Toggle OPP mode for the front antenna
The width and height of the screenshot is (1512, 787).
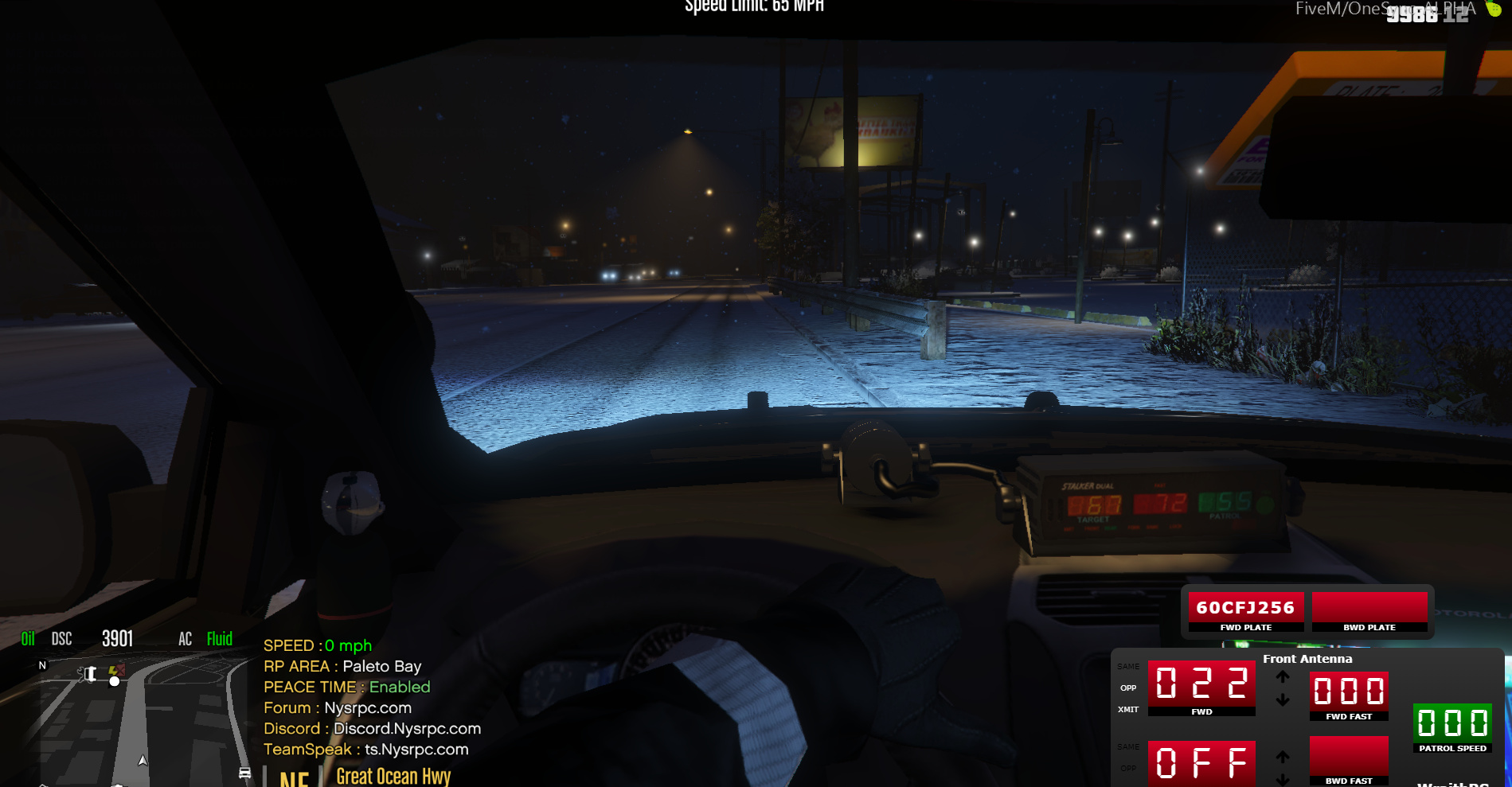point(1128,688)
